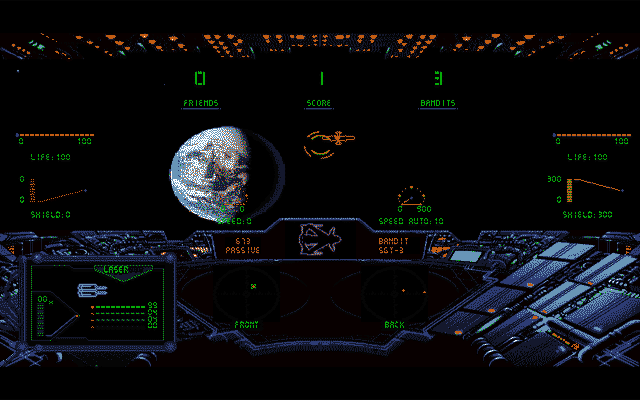Click the BANDIT SGT-3 target readout
Image resolution: width=640 pixels, height=400 pixels.
pyautogui.click(x=394, y=245)
